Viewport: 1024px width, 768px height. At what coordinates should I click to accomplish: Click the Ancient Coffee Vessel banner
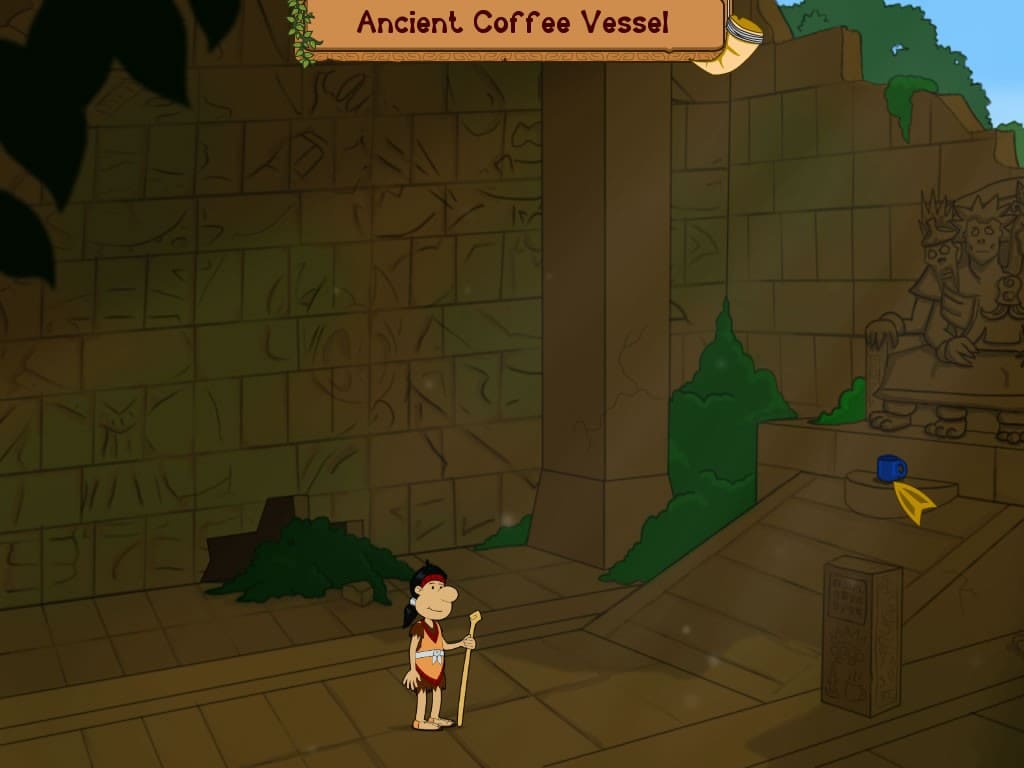pyautogui.click(x=513, y=24)
